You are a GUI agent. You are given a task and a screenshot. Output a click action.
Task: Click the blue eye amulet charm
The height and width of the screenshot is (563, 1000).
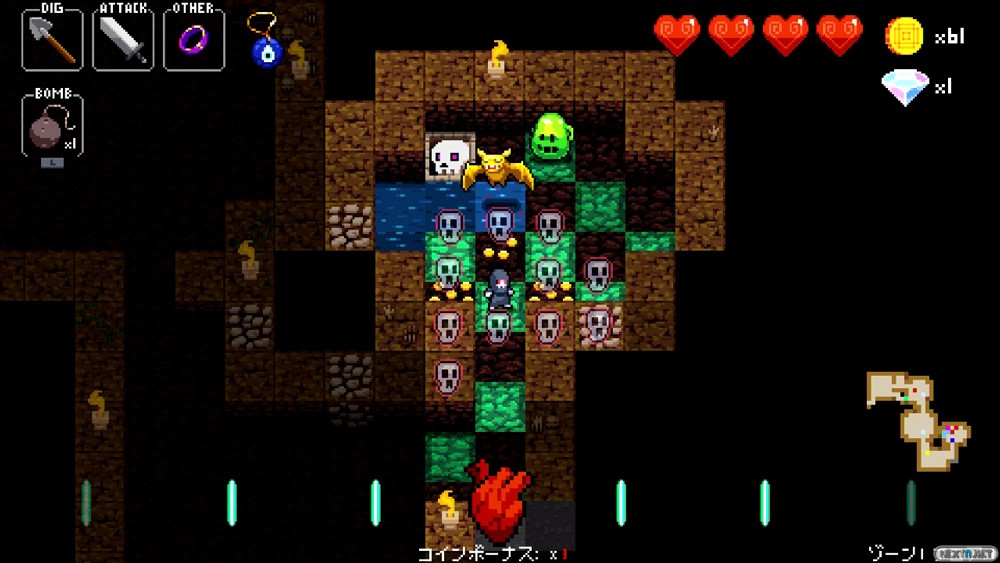pyautogui.click(x=266, y=46)
